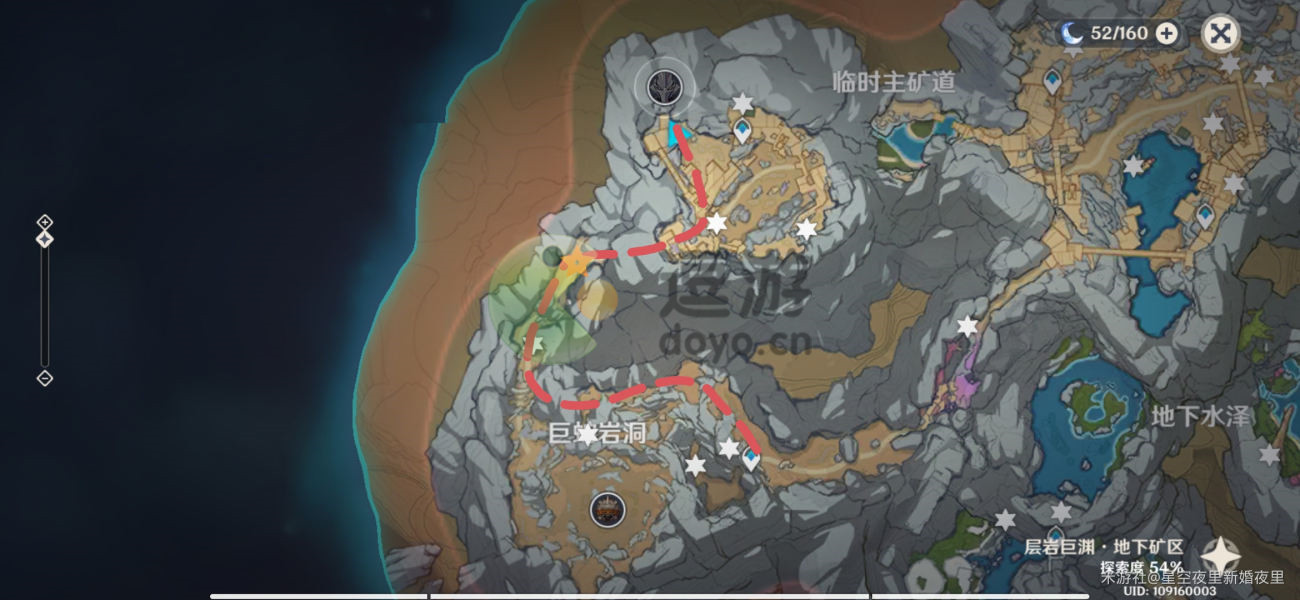Zoom out the map with the minus diamond
The width and height of the screenshot is (1300, 600).
point(44,378)
